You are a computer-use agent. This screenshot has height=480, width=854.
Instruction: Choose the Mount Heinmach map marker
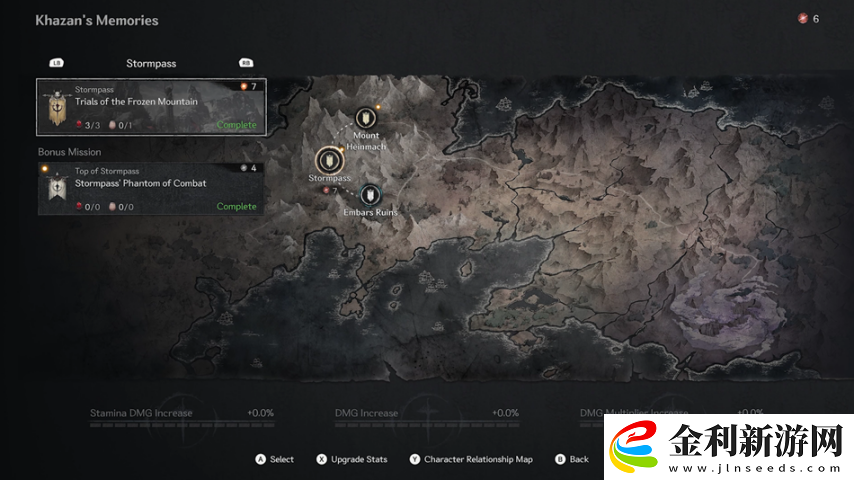click(x=365, y=118)
